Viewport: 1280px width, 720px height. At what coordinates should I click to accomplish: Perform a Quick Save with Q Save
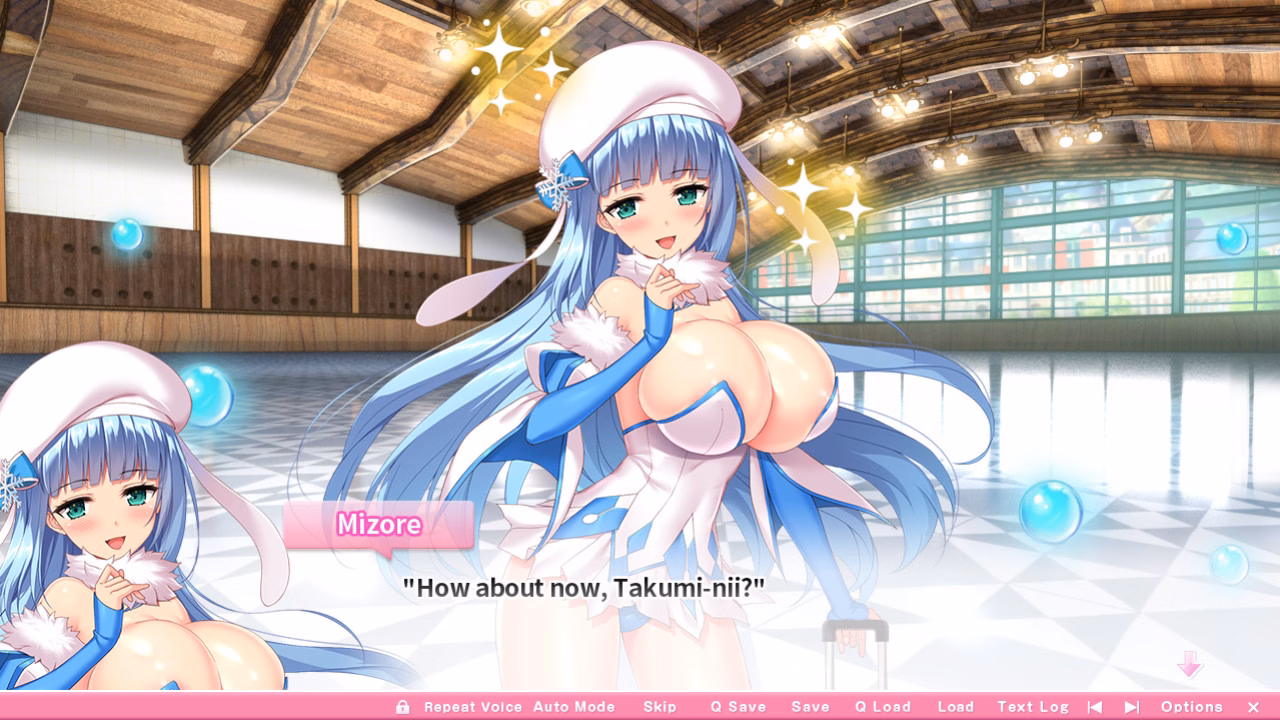(738, 706)
